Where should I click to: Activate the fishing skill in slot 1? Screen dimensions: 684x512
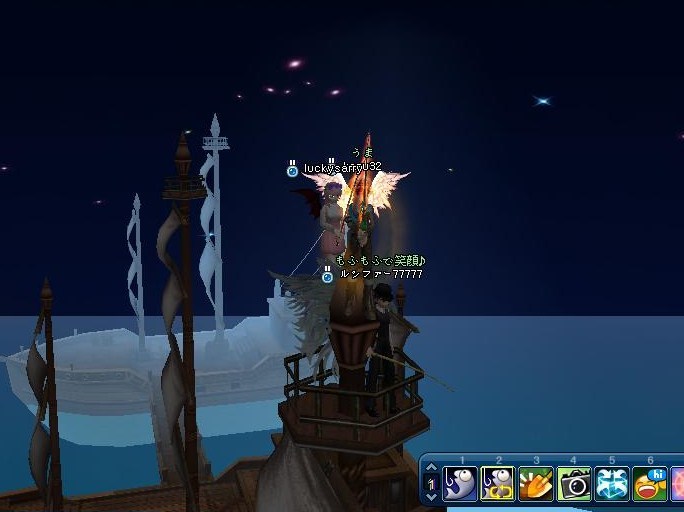coord(461,485)
